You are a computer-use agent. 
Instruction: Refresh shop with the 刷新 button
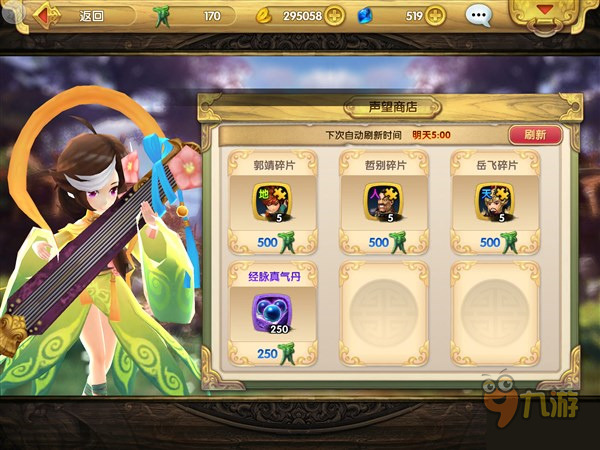click(534, 134)
